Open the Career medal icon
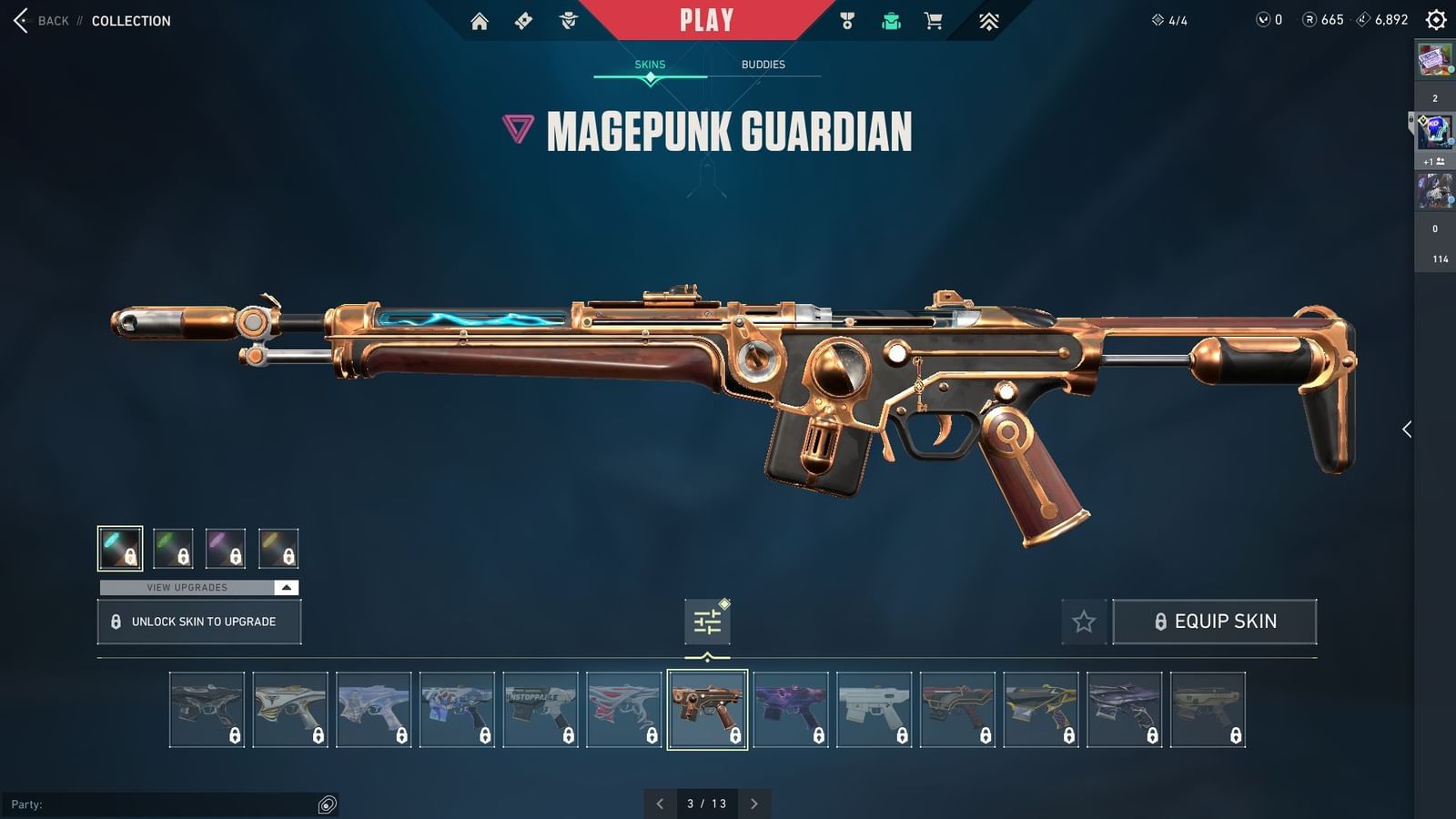1456x819 pixels. tap(846, 20)
